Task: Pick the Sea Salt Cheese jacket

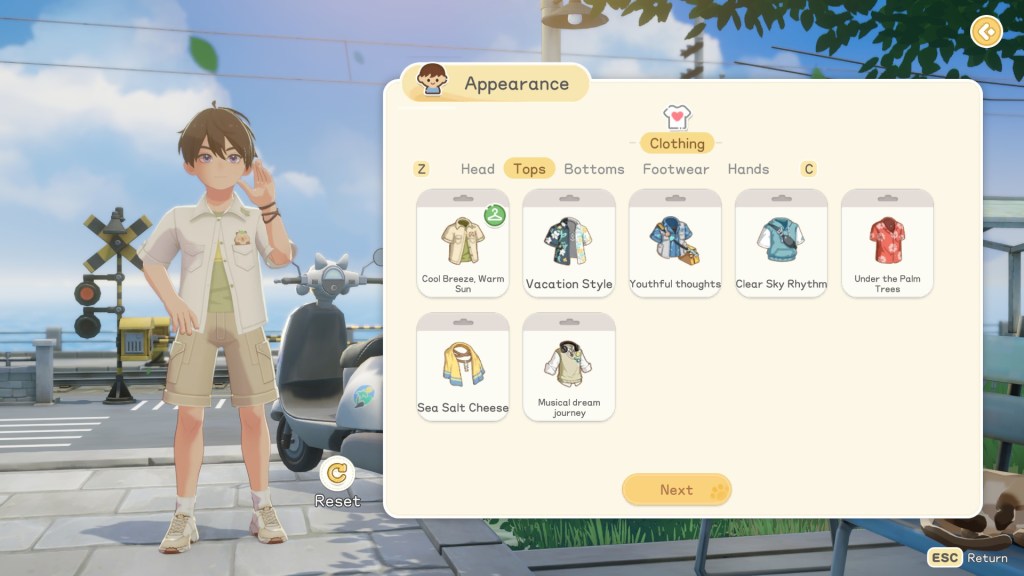Action: [463, 367]
